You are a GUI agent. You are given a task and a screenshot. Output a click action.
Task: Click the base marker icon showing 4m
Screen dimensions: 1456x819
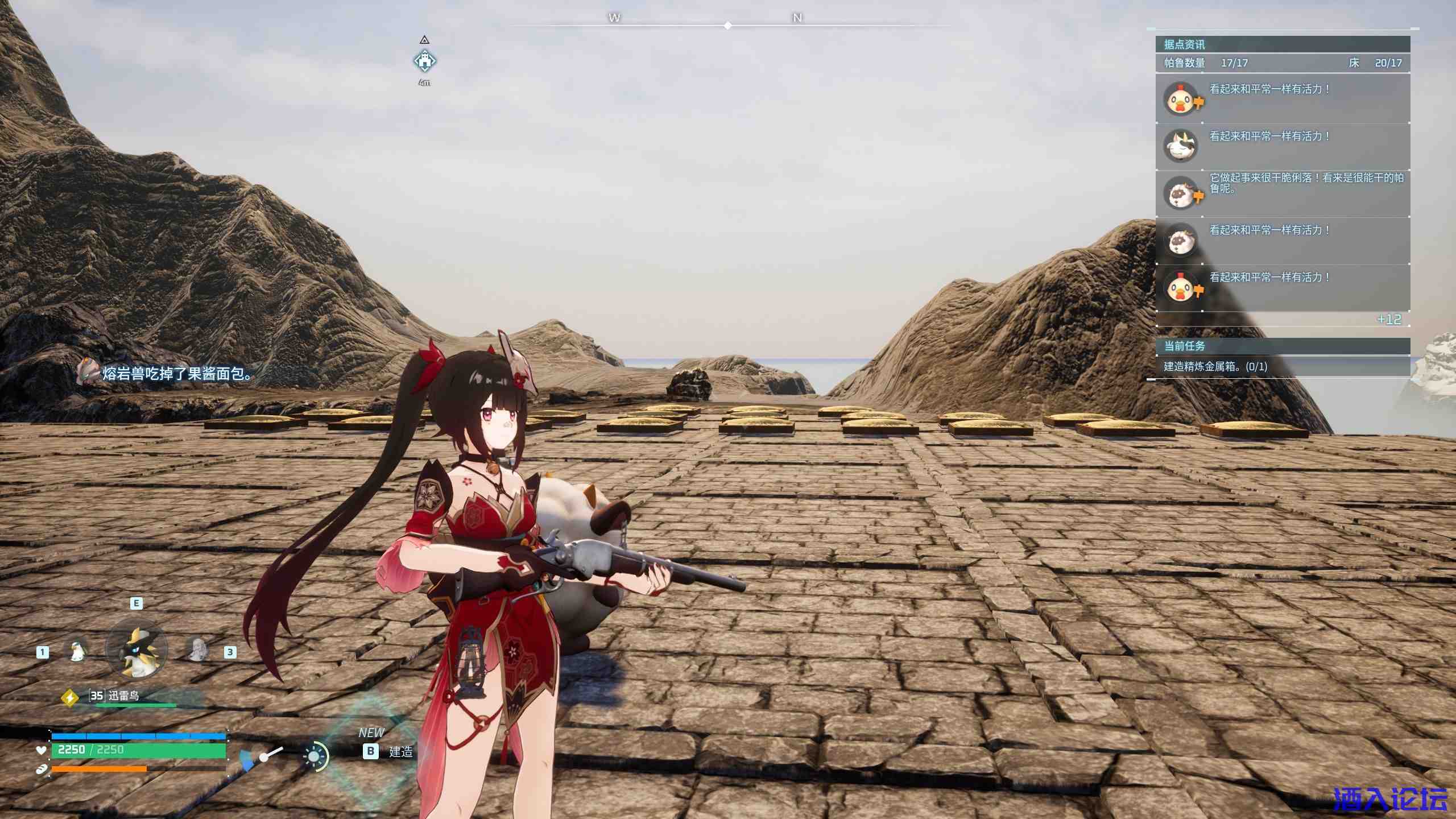[x=424, y=60]
